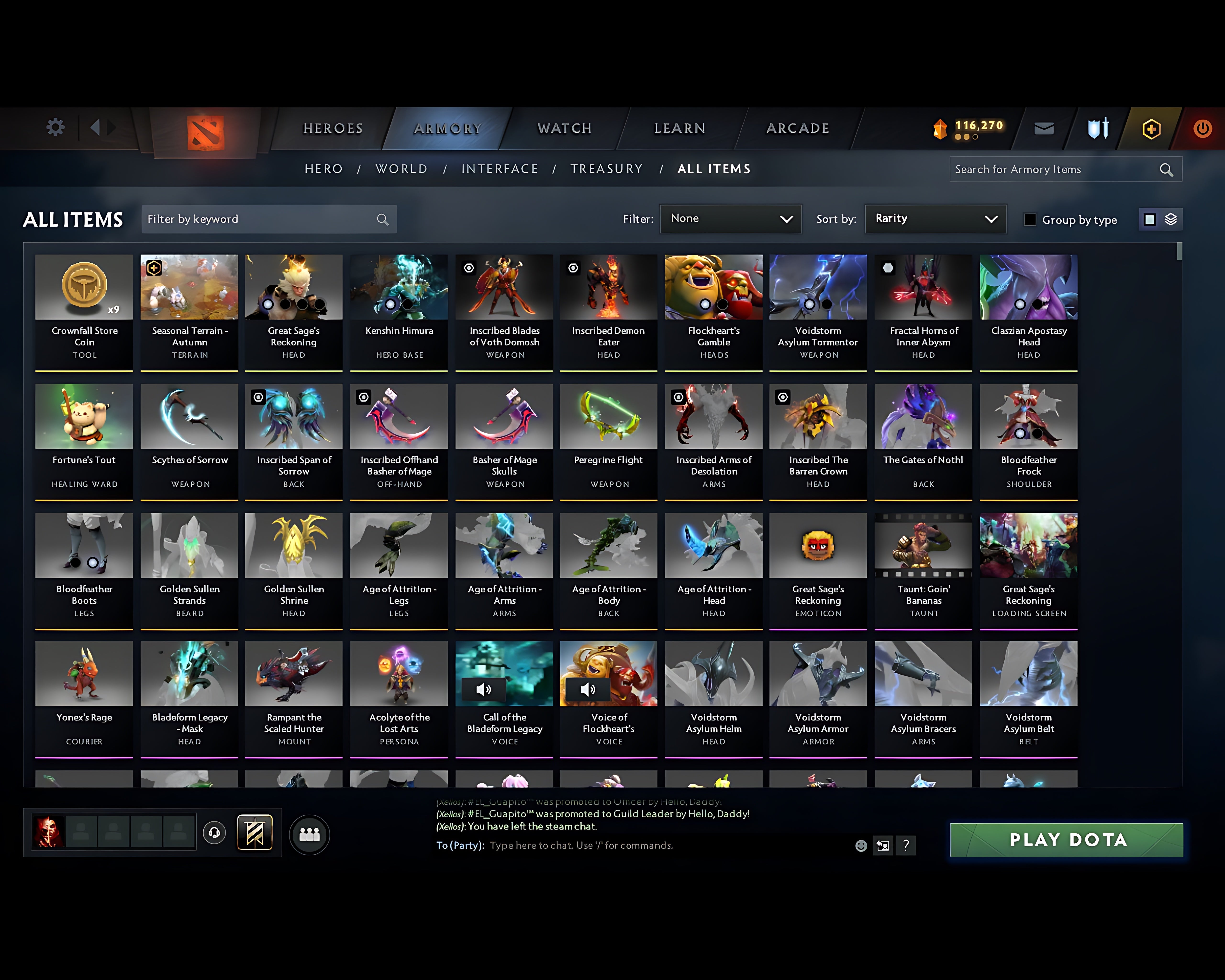Click the chat emoticon smiley button
The width and height of the screenshot is (1225, 980).
click(861, 846)
